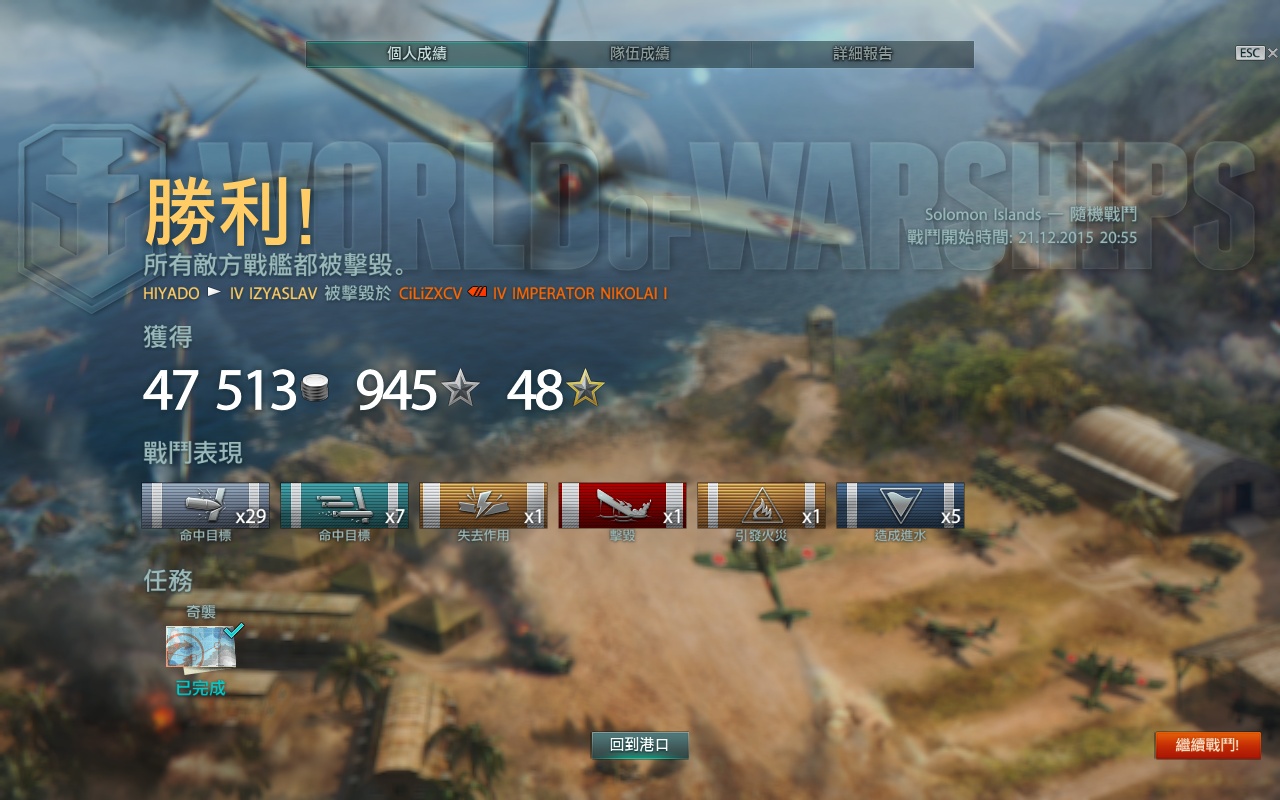Return to port with 回到港口
Screen dimensions: 1280x800
point(640,745)
